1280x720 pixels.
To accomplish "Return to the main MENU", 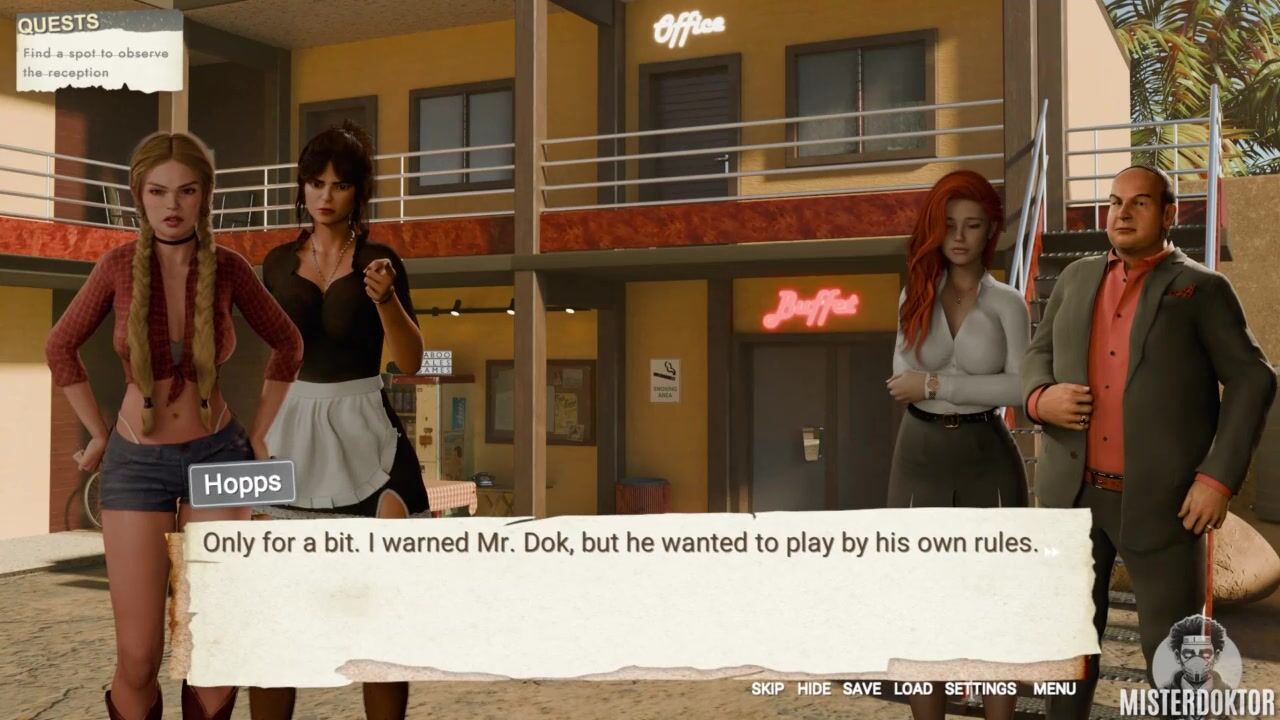I will click(x=1054, y=689).
